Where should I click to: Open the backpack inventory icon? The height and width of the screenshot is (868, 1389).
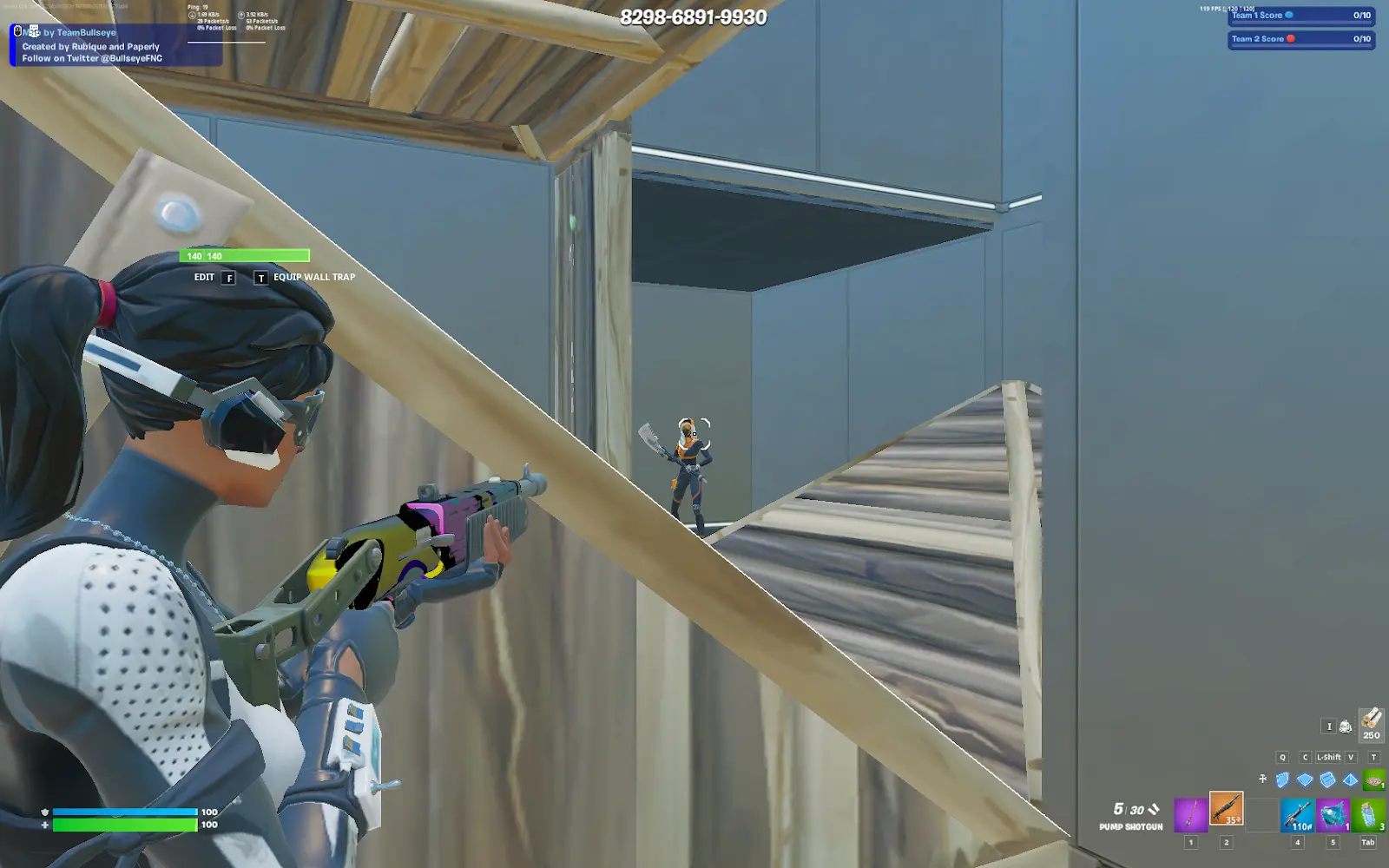[1346, 727]
